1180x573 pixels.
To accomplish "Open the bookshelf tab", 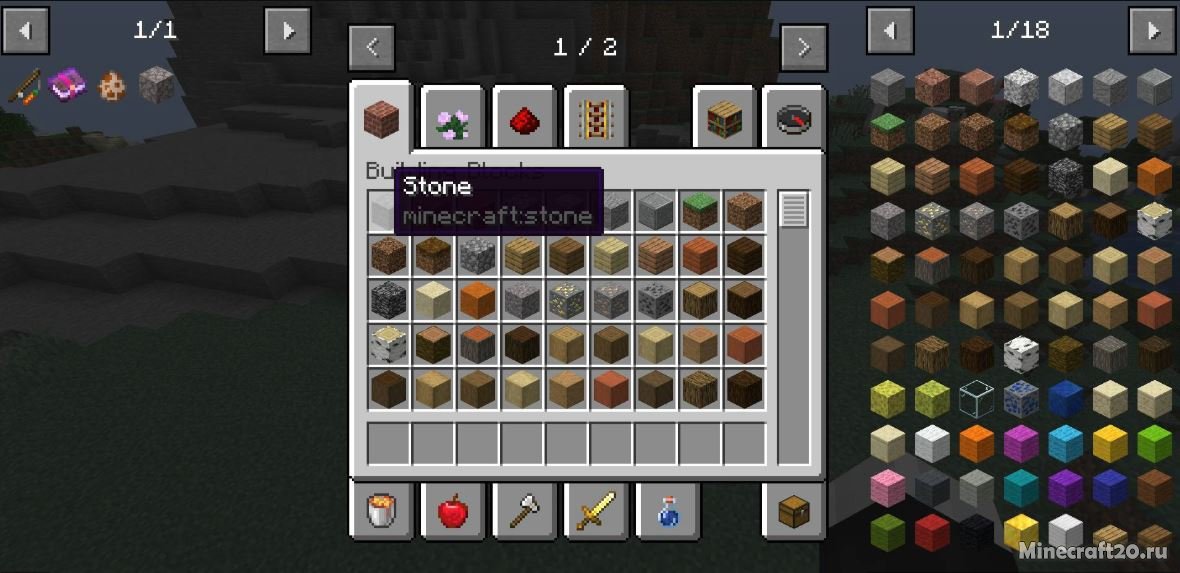I will (x=723, y=122).
